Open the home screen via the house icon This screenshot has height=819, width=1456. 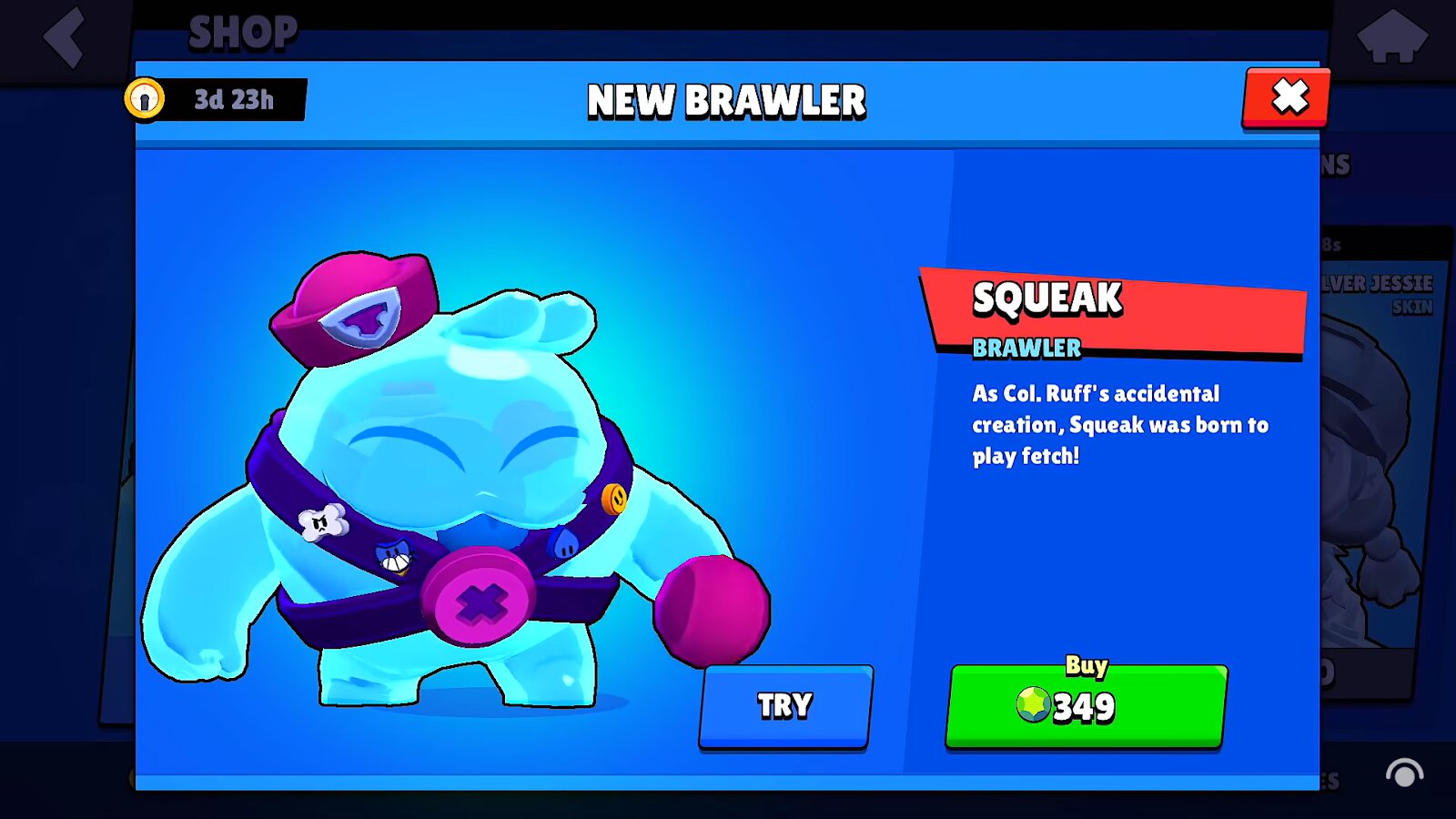1394,38
